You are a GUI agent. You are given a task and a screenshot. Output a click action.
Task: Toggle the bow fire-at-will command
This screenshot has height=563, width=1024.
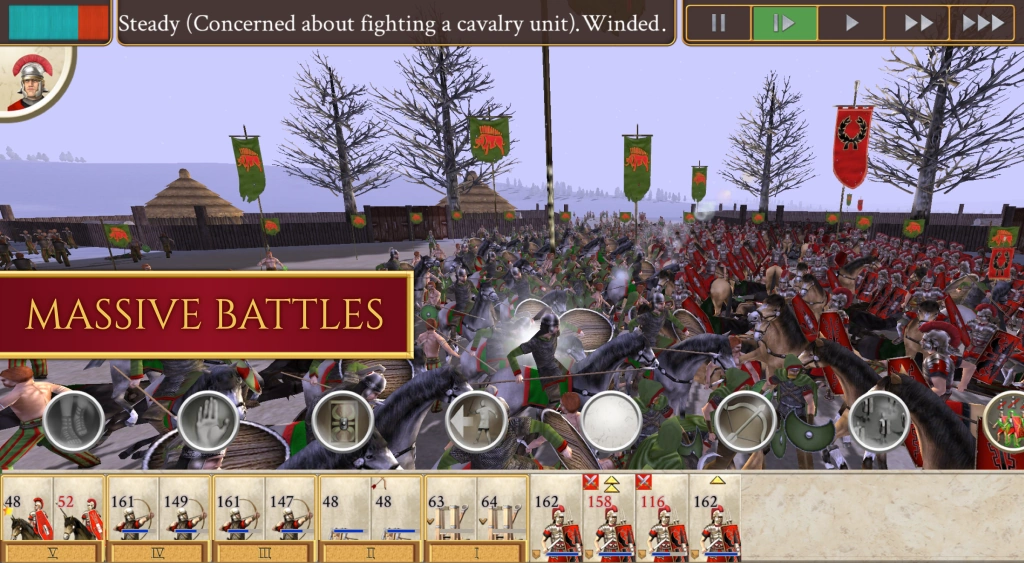pos(745,421)
